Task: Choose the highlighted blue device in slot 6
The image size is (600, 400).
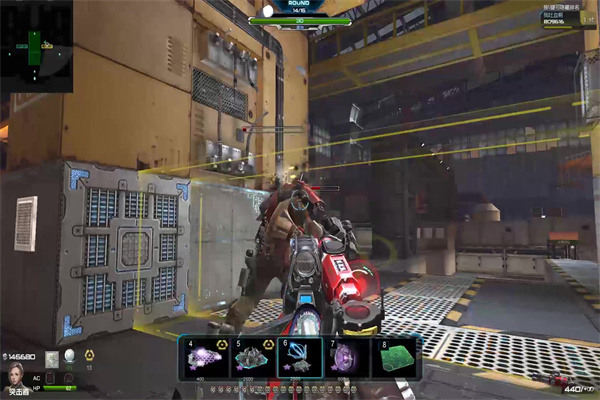Action: pyautogui.click(x=301, y=357)
